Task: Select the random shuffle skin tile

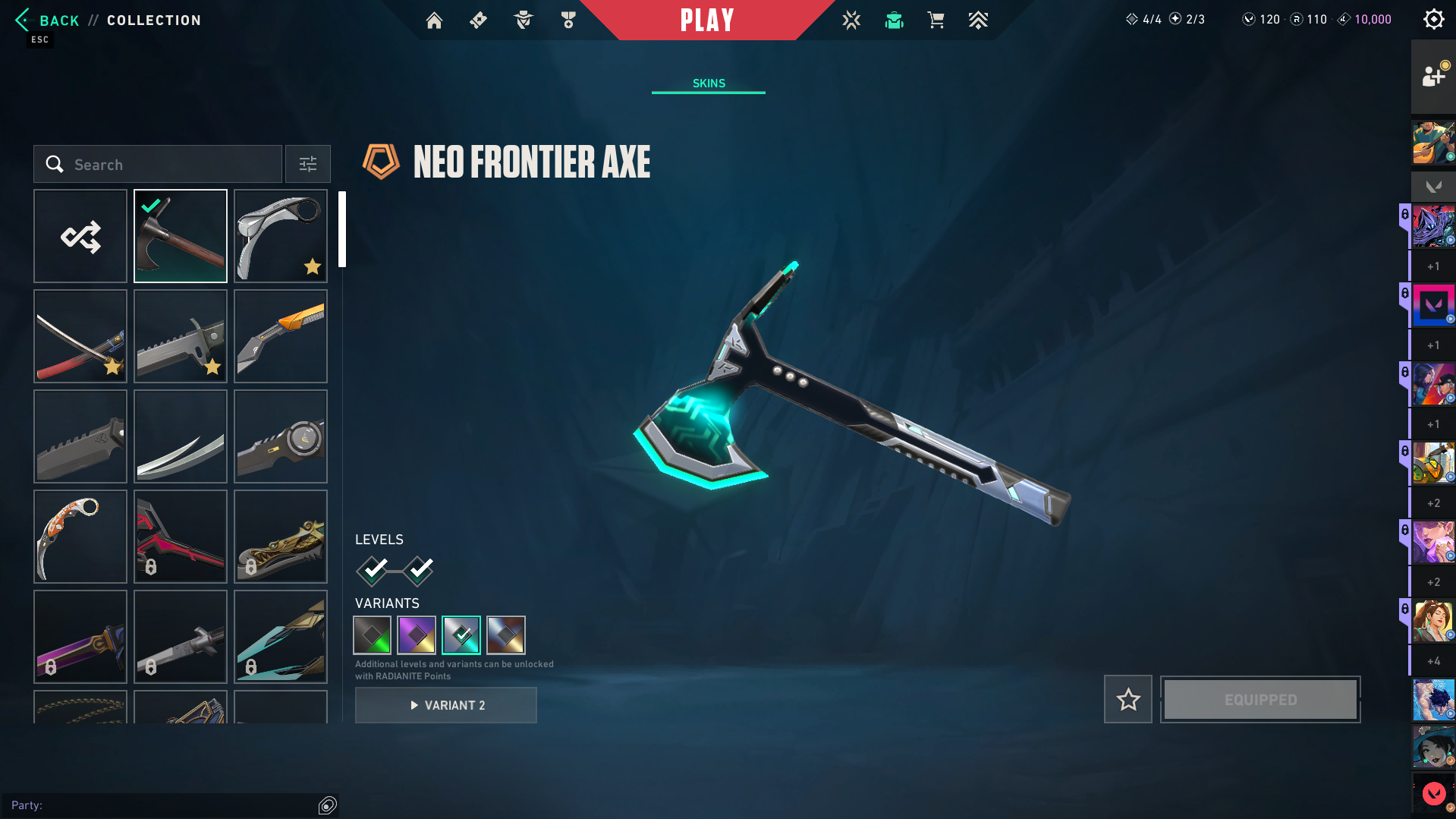Action: pyautogui.click(x=80, y=237)
